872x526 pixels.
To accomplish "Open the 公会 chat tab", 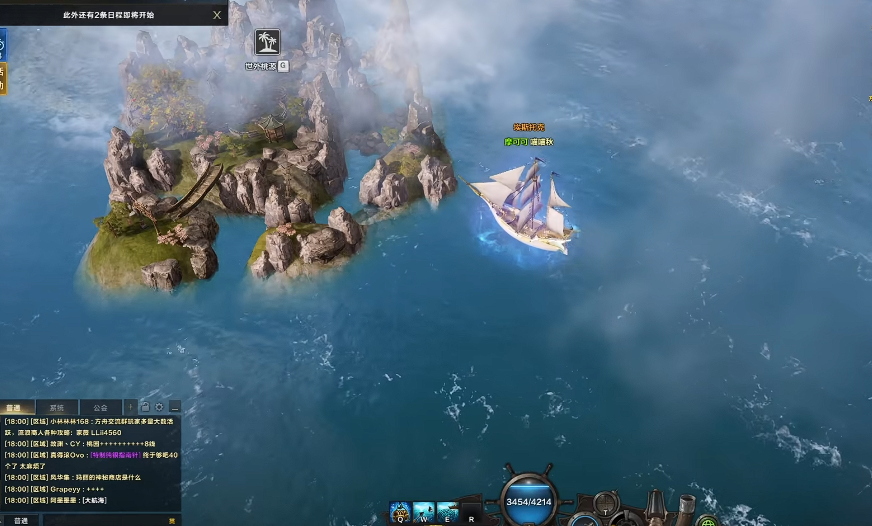I will 100,408.
